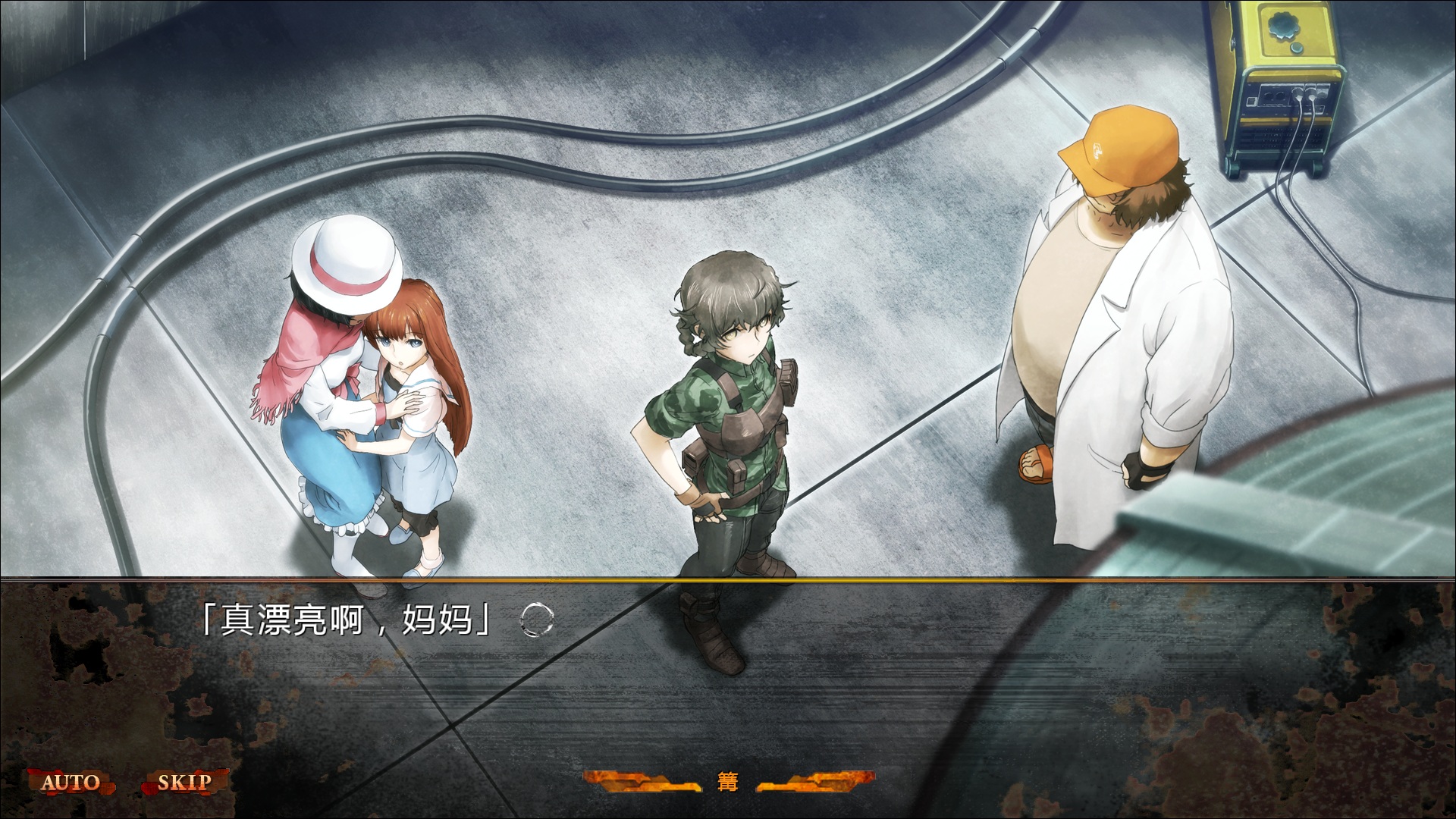Activate the SKIP button
The image size is (1456, 819).
pos(184,782)
